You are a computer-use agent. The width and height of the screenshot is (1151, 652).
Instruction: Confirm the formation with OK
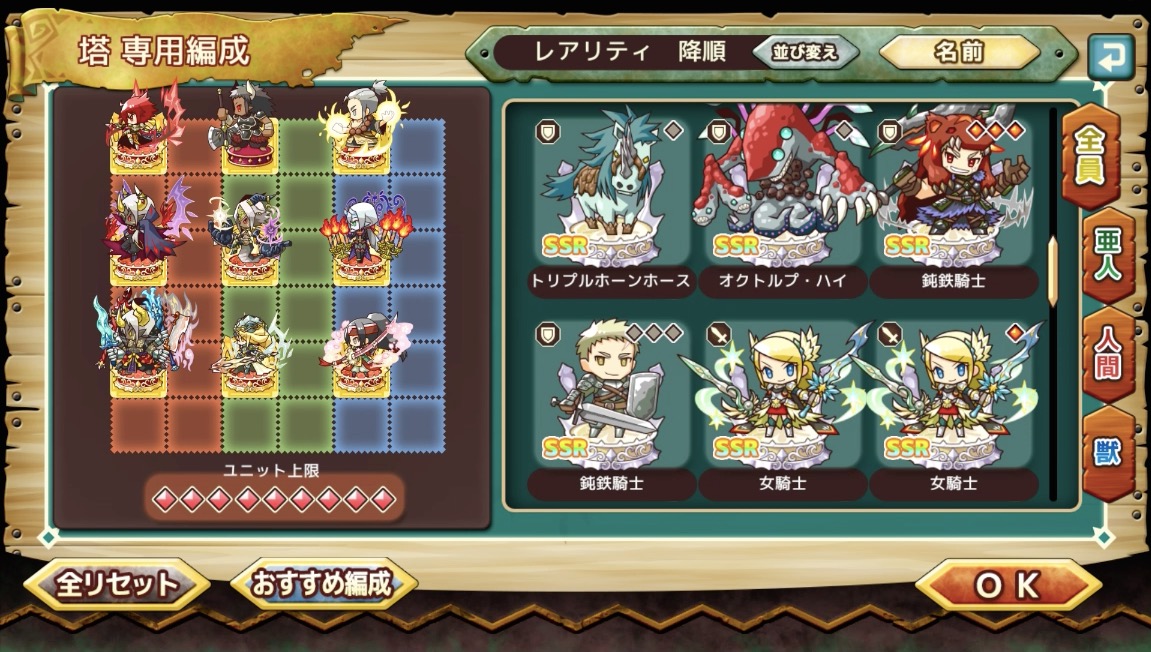tap(1007, 586)
